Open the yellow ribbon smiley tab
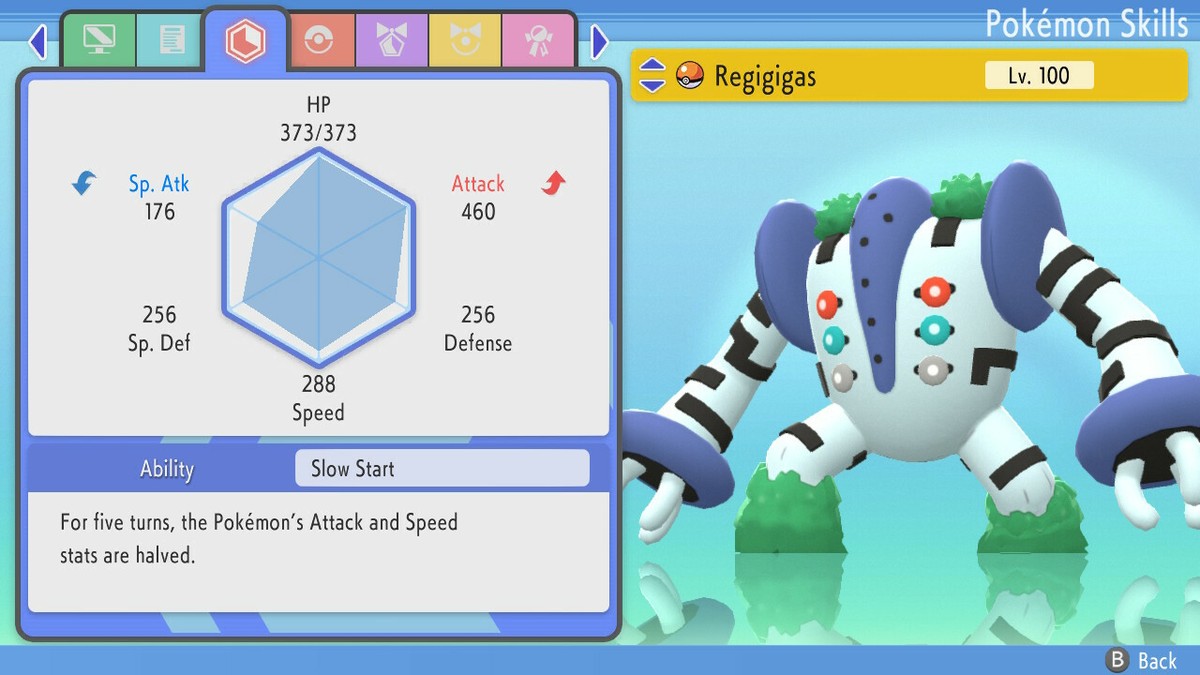The width and height of the screenshot is (1200, 675). 465,40
